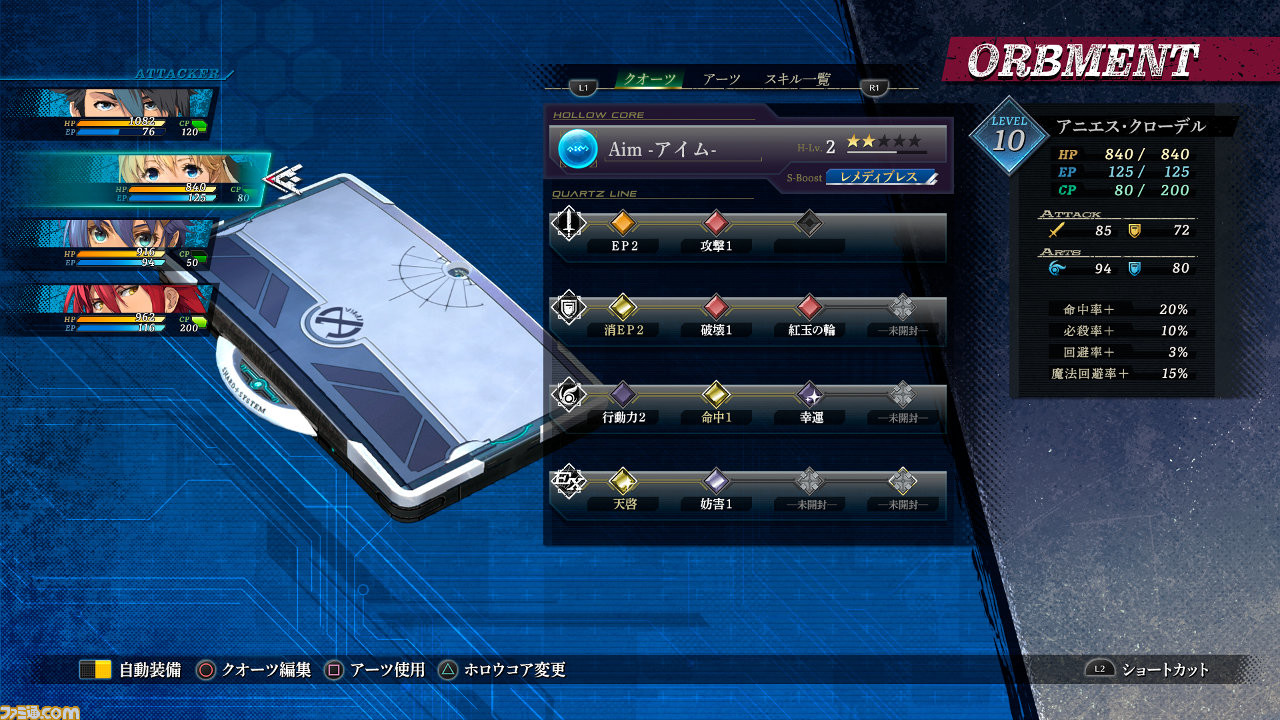Show the スキル一覧 tab

797,80
